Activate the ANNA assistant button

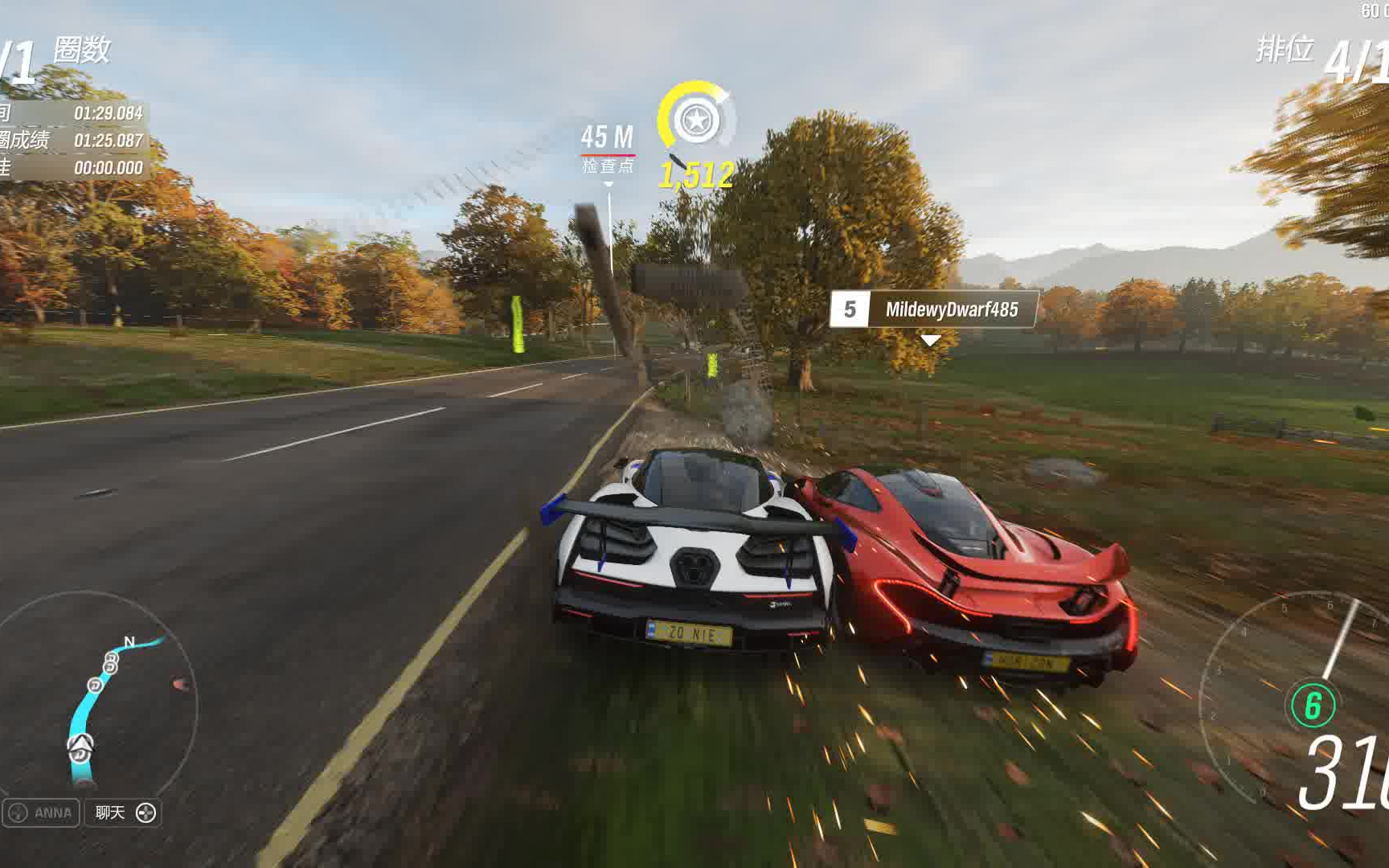41,813
